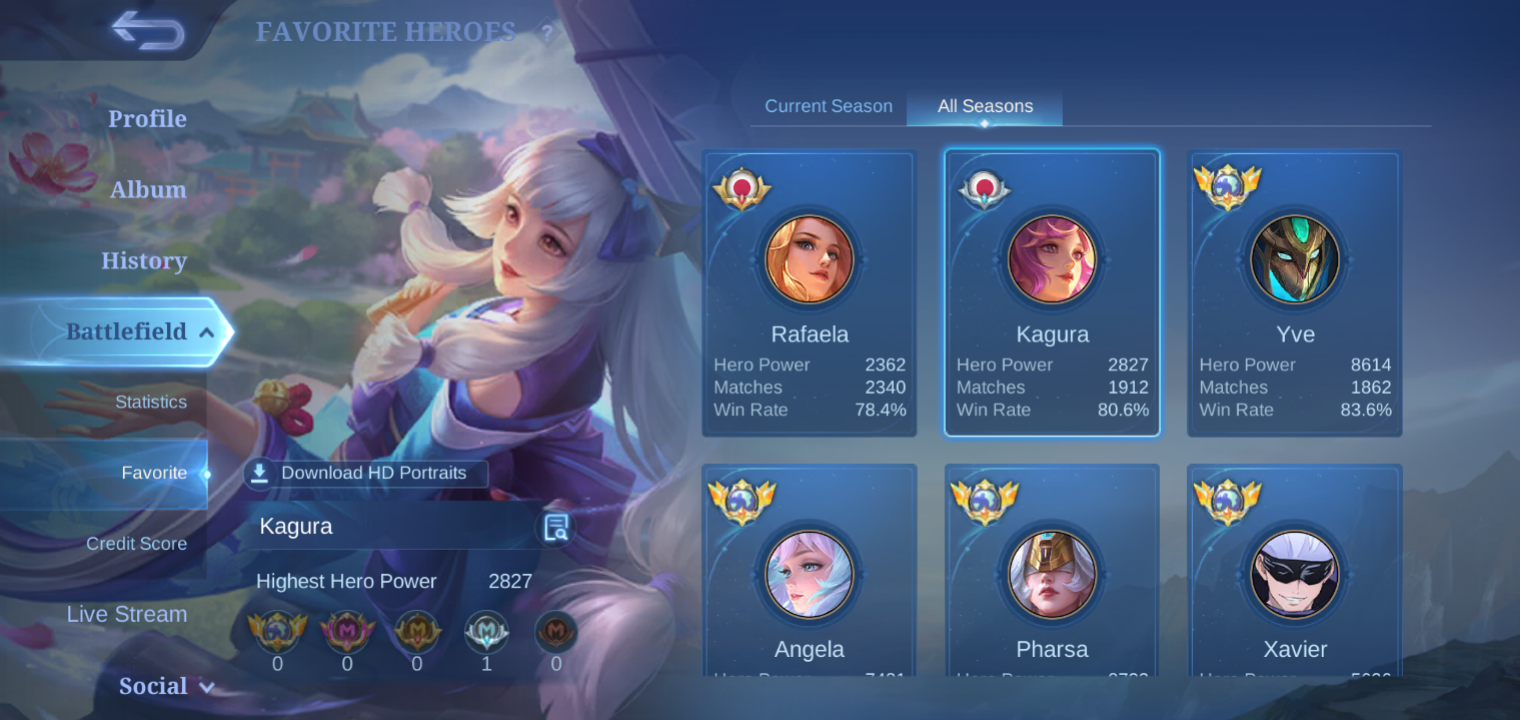The width and height of the screenshot is (1520, 720).
Task: Click the back arrow icon
Action: pyautogui.click(x=148, y=31)
